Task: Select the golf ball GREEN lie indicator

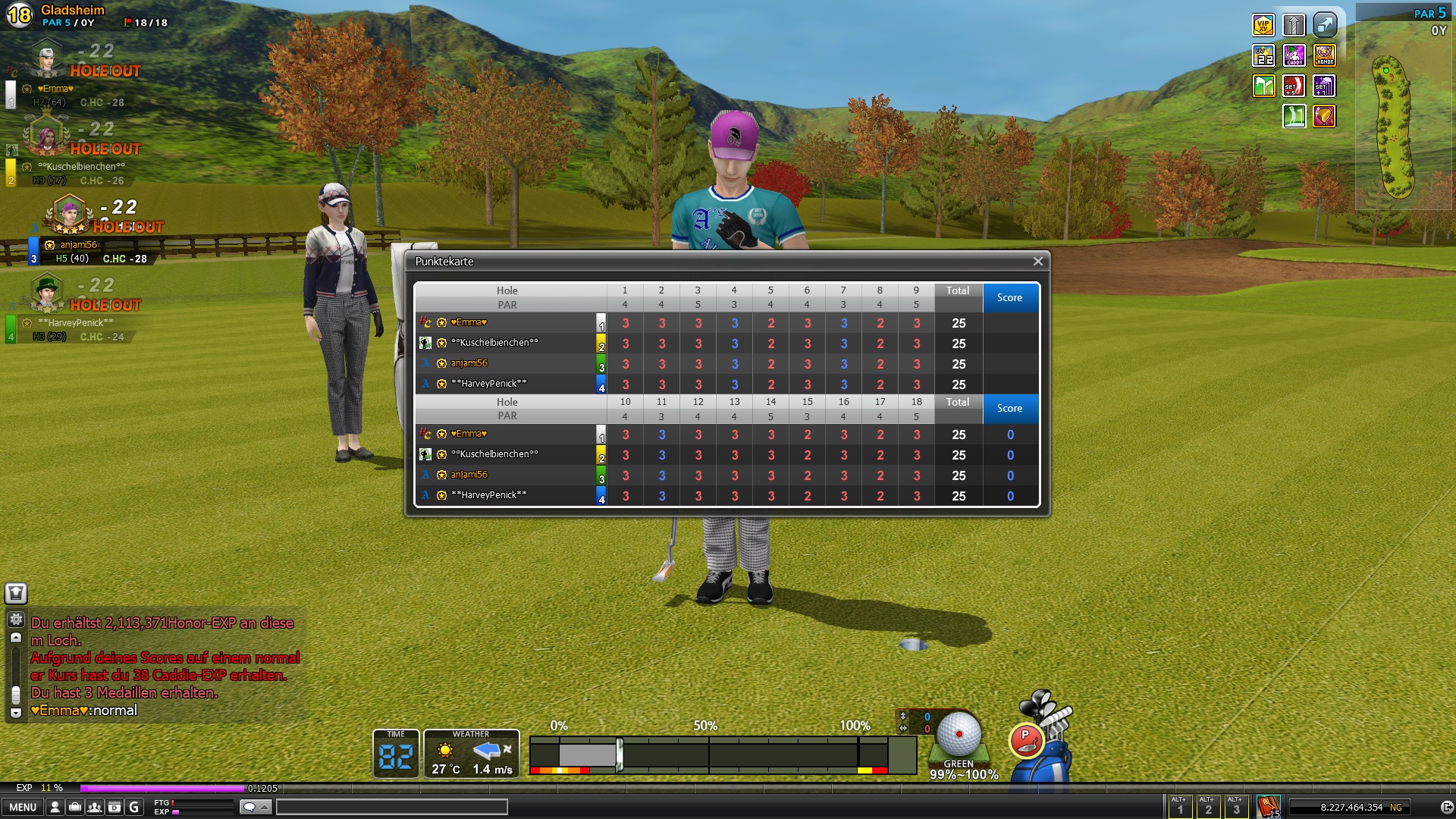Action: pyautogui.click(x=959, y=739)
